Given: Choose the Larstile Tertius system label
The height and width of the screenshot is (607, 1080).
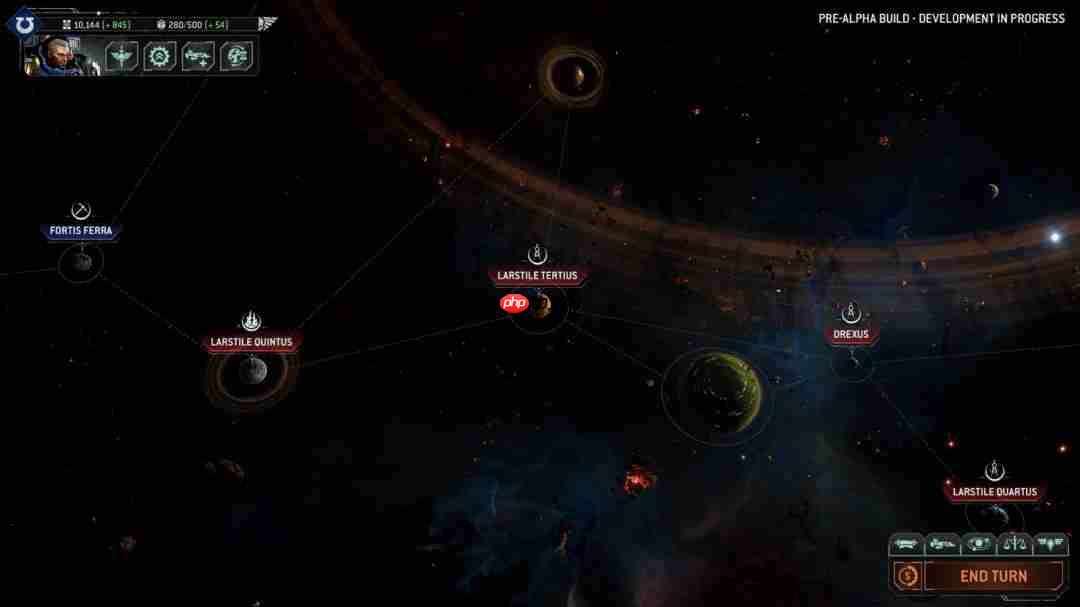Looking at the screenshot, I should click(537, 275).
